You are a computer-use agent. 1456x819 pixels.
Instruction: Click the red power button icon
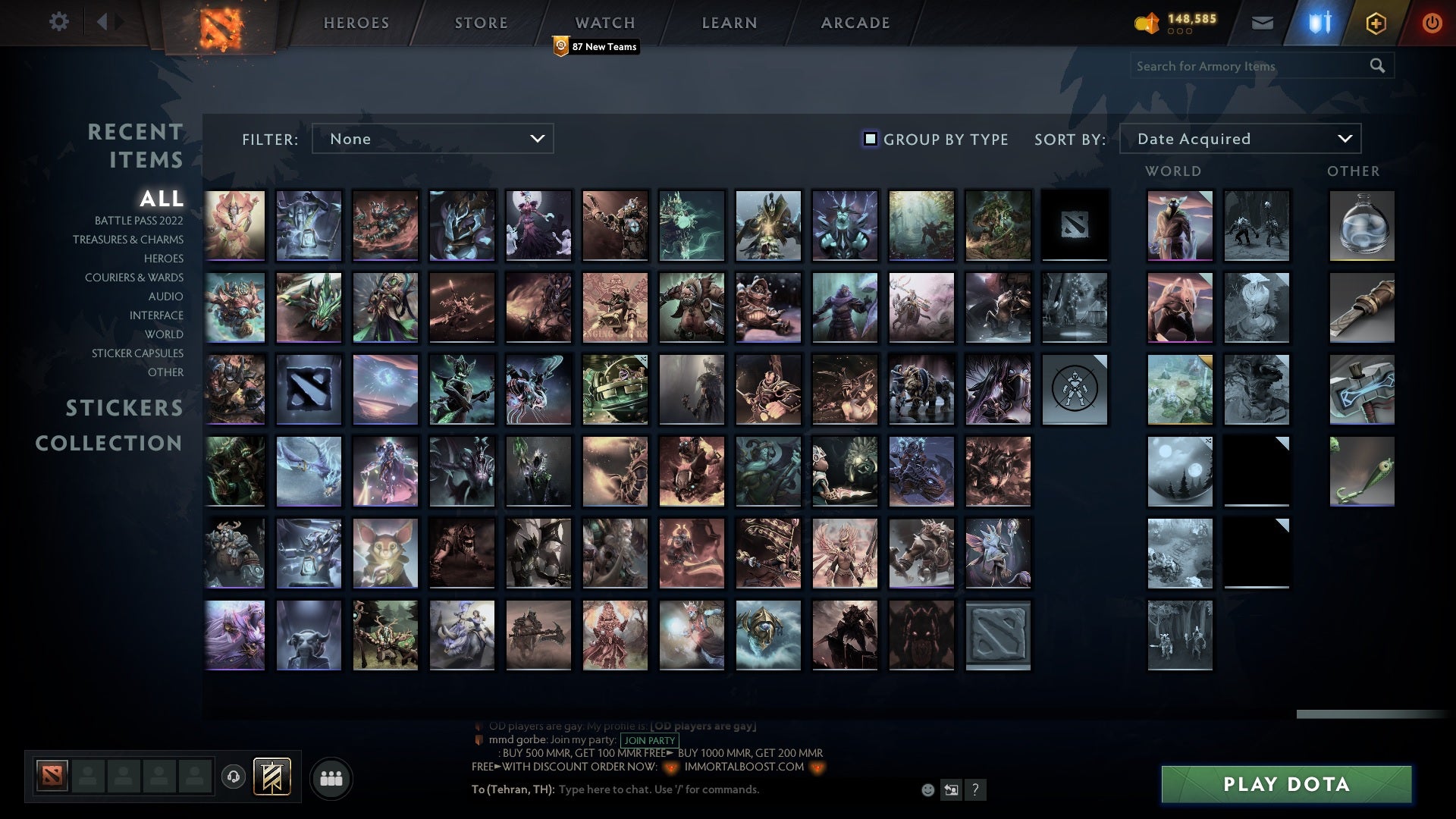1432,22
